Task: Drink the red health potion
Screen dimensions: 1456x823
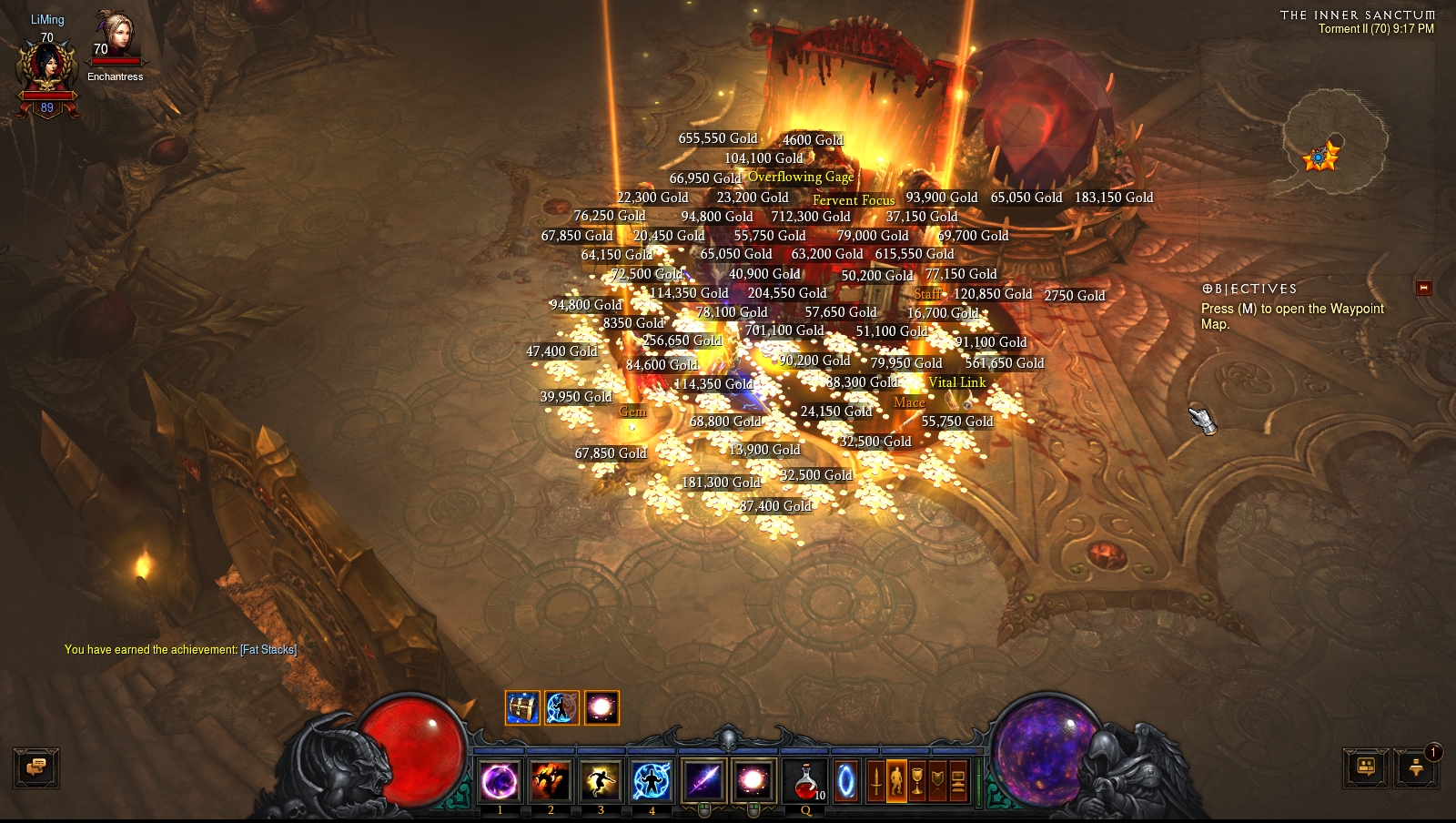Action: [x=805, y=781]
